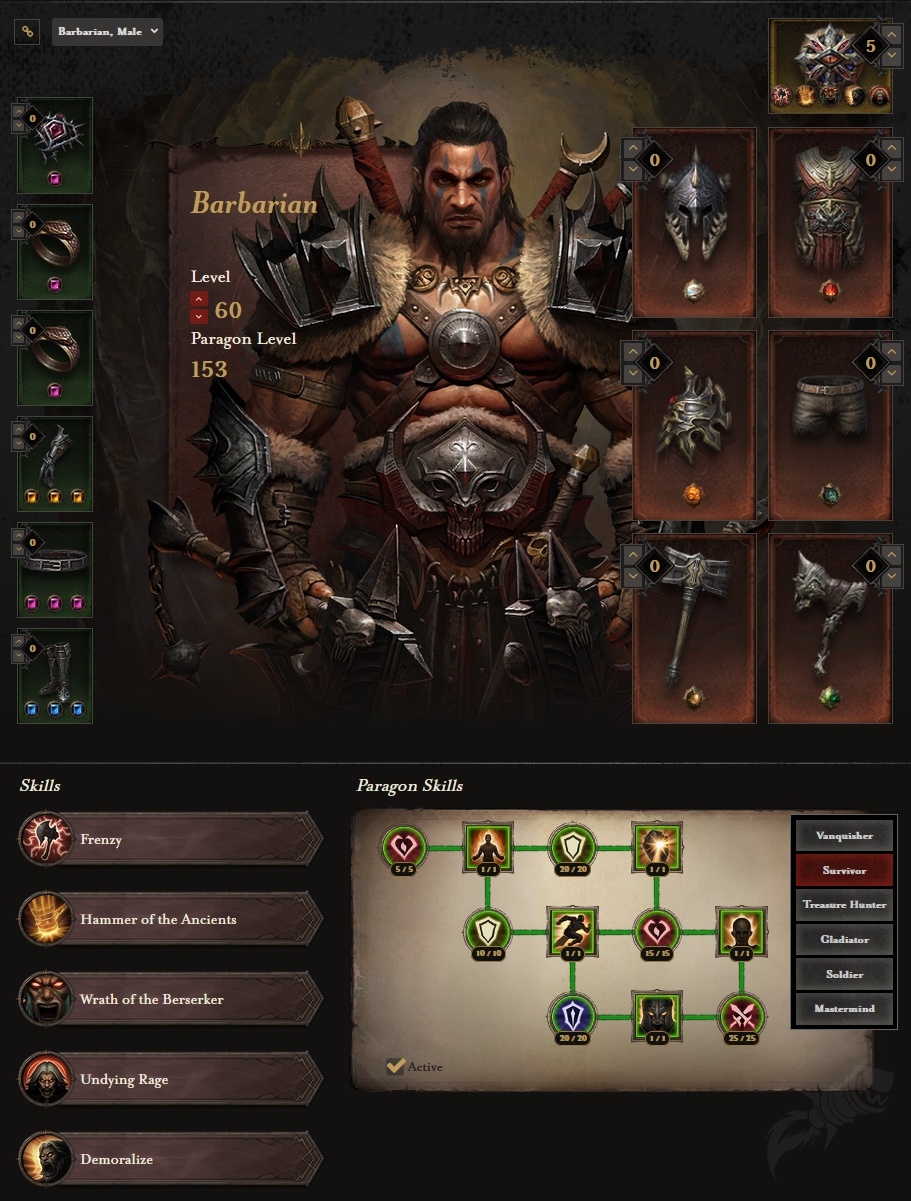This screenshot has height=1201, width=911.
Task: Toggle the Active checkbox
Action: (x=396, y=1067)
